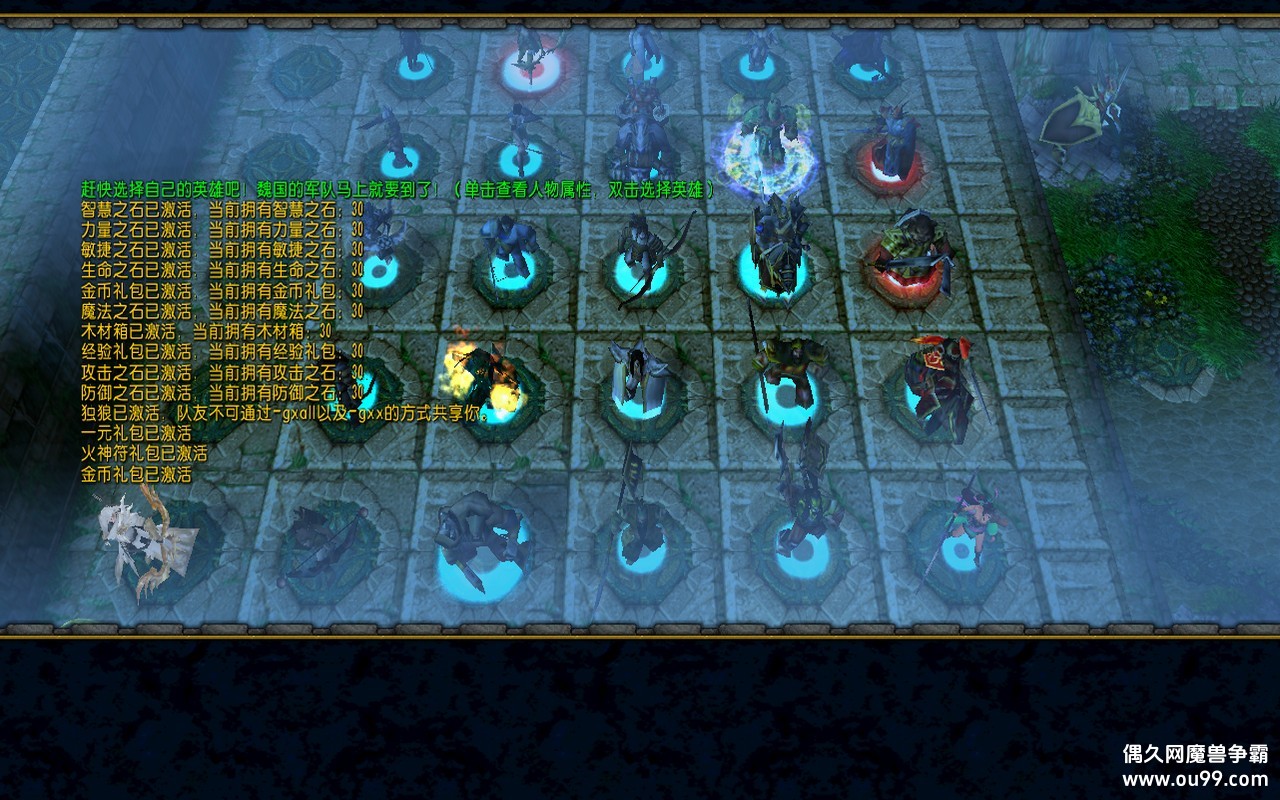Choose the green-armored swordsman on a red pedestal
The height and width of the screenshot is (800, 1280).
pyautogui.click(x=910, y=257)
